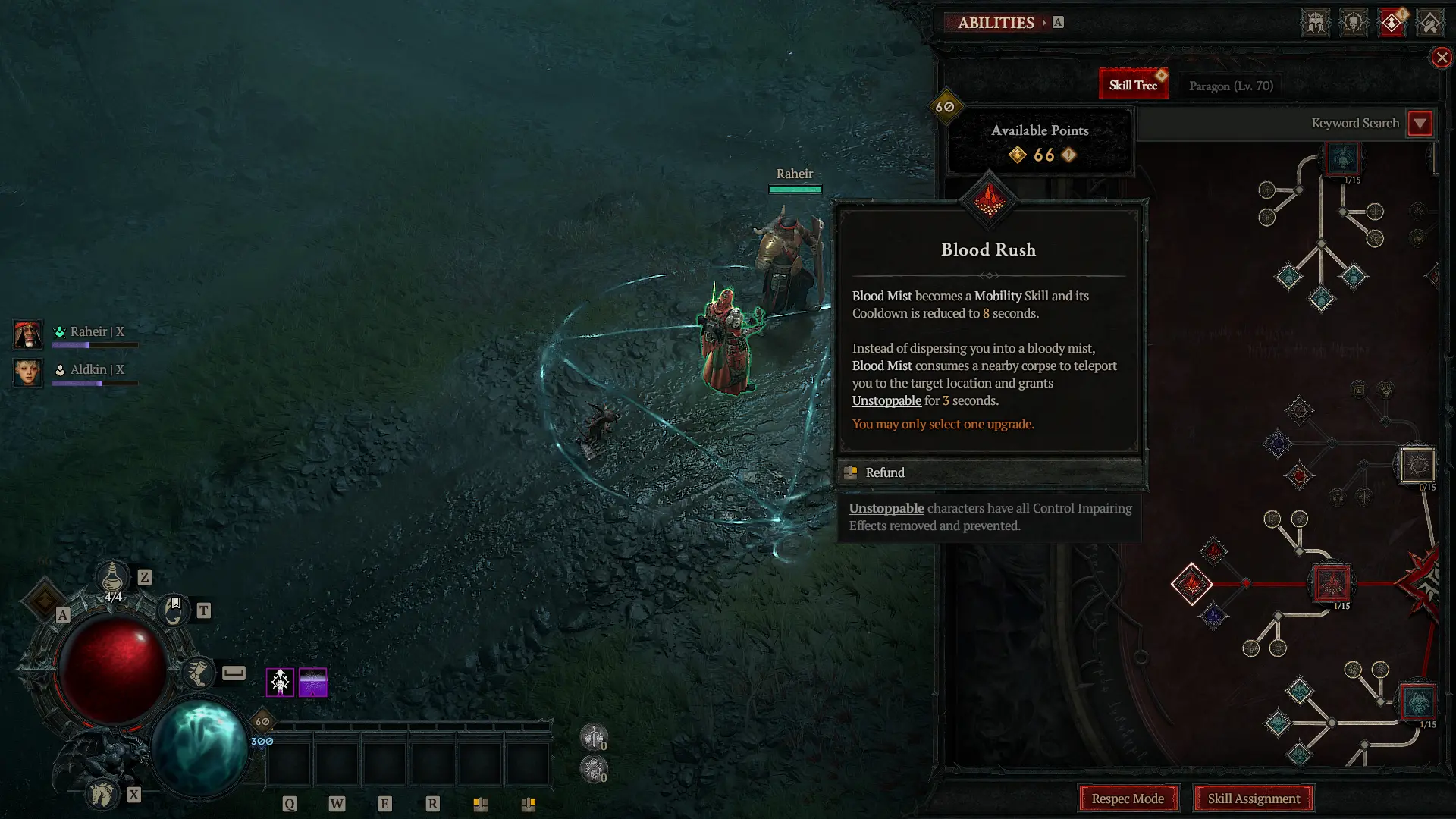This screenshot has height=819, width=1456.
Task: Switch to the Paragon (Lv. 70) tab
Action: pos(1229,86)
